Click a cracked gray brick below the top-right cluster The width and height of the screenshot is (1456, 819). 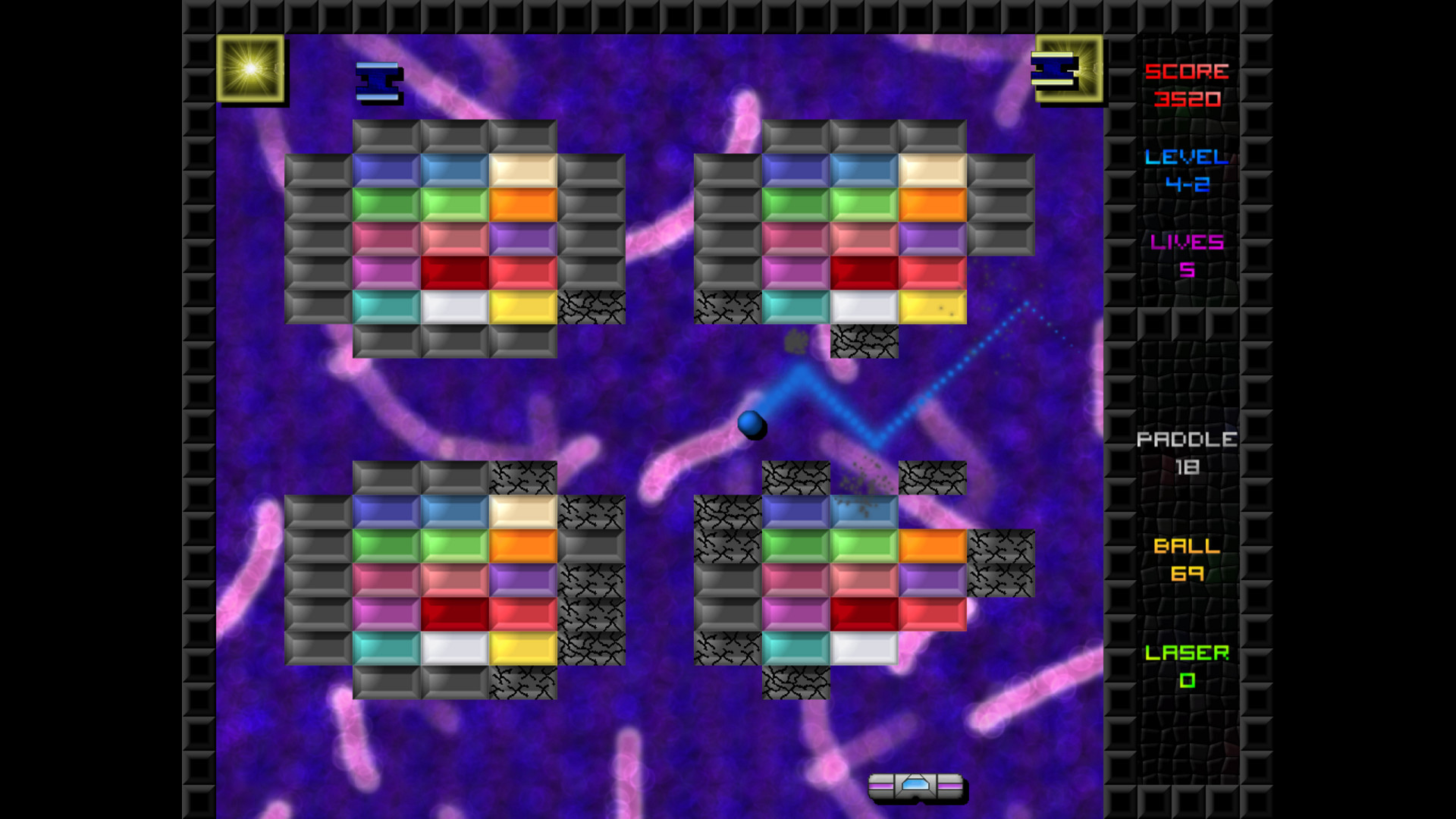pyautogui.click(x=864, y=343)
